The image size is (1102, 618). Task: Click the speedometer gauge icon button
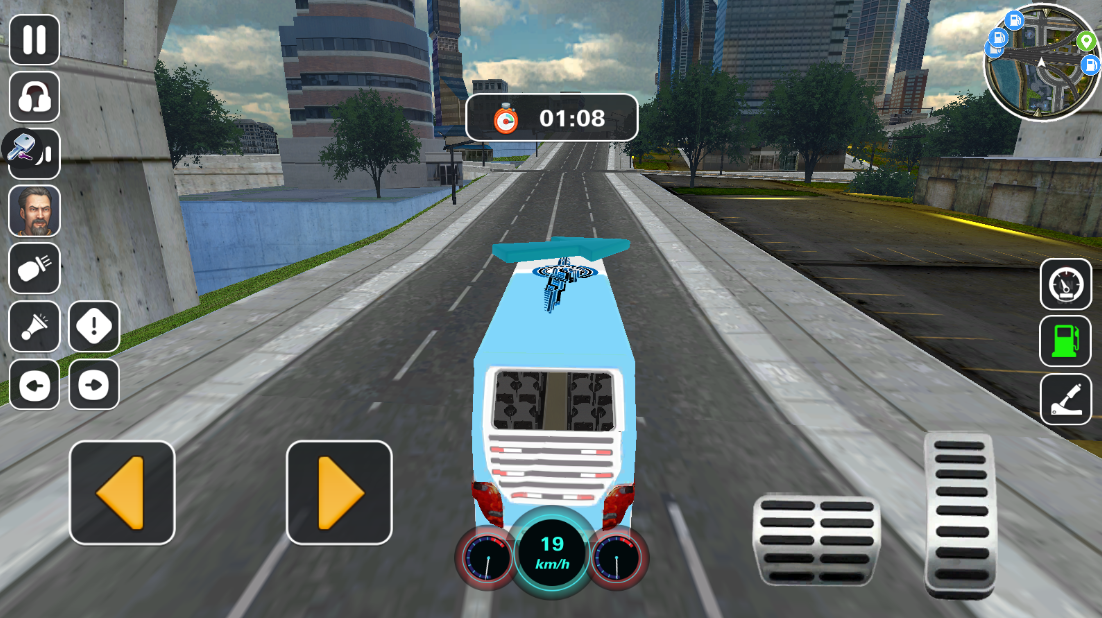[1065, 285]
